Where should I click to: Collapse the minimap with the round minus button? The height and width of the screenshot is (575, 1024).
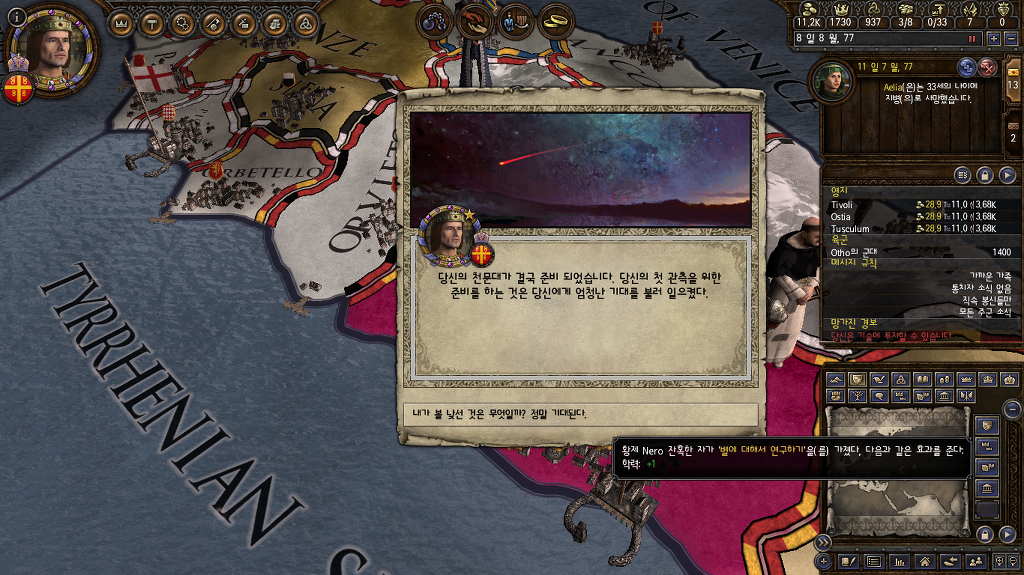pos(1011,408)
